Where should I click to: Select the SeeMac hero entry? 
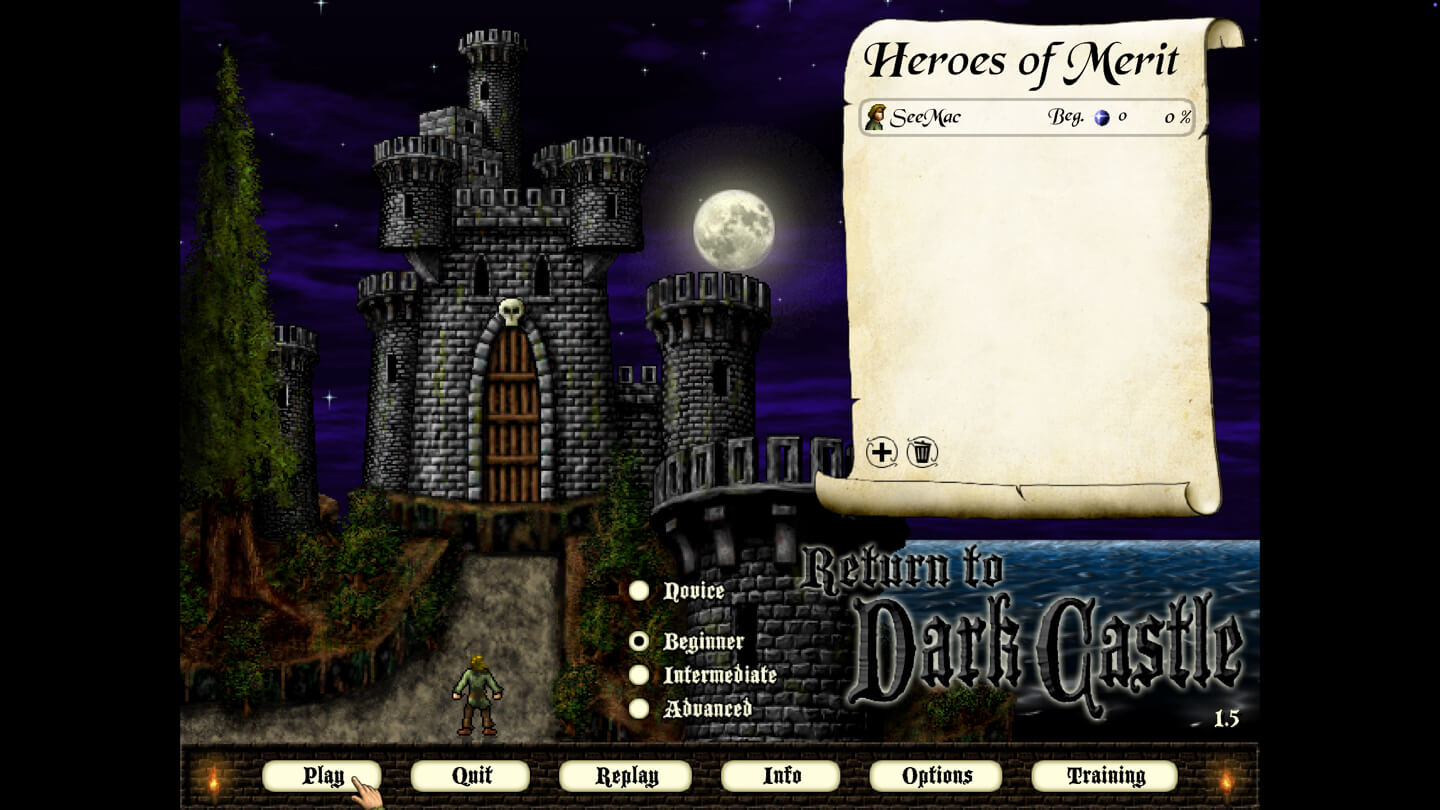pyautogui.click(x=1027, y=117)
